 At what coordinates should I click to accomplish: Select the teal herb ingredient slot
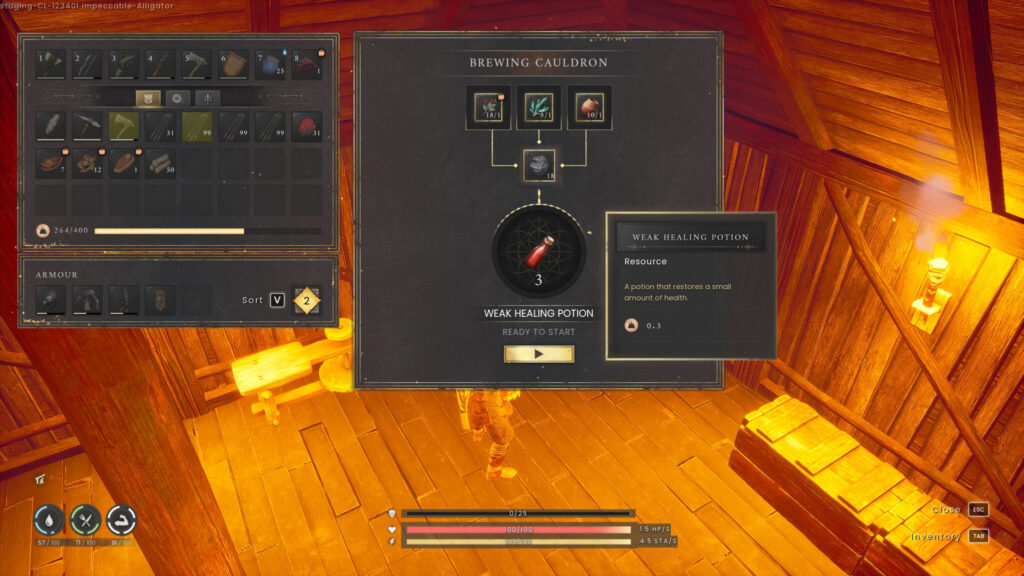538,108
